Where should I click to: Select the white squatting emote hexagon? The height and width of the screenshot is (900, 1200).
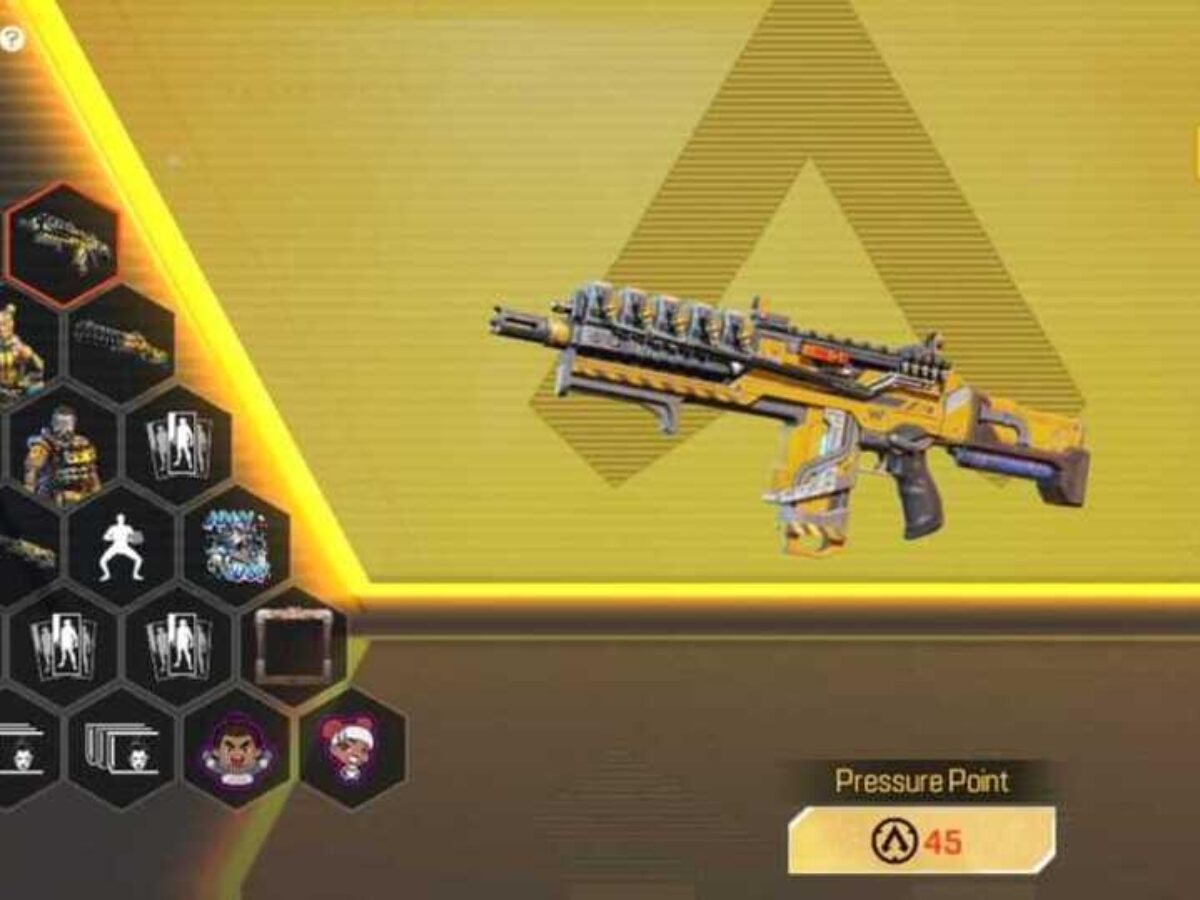click(120, 545)
